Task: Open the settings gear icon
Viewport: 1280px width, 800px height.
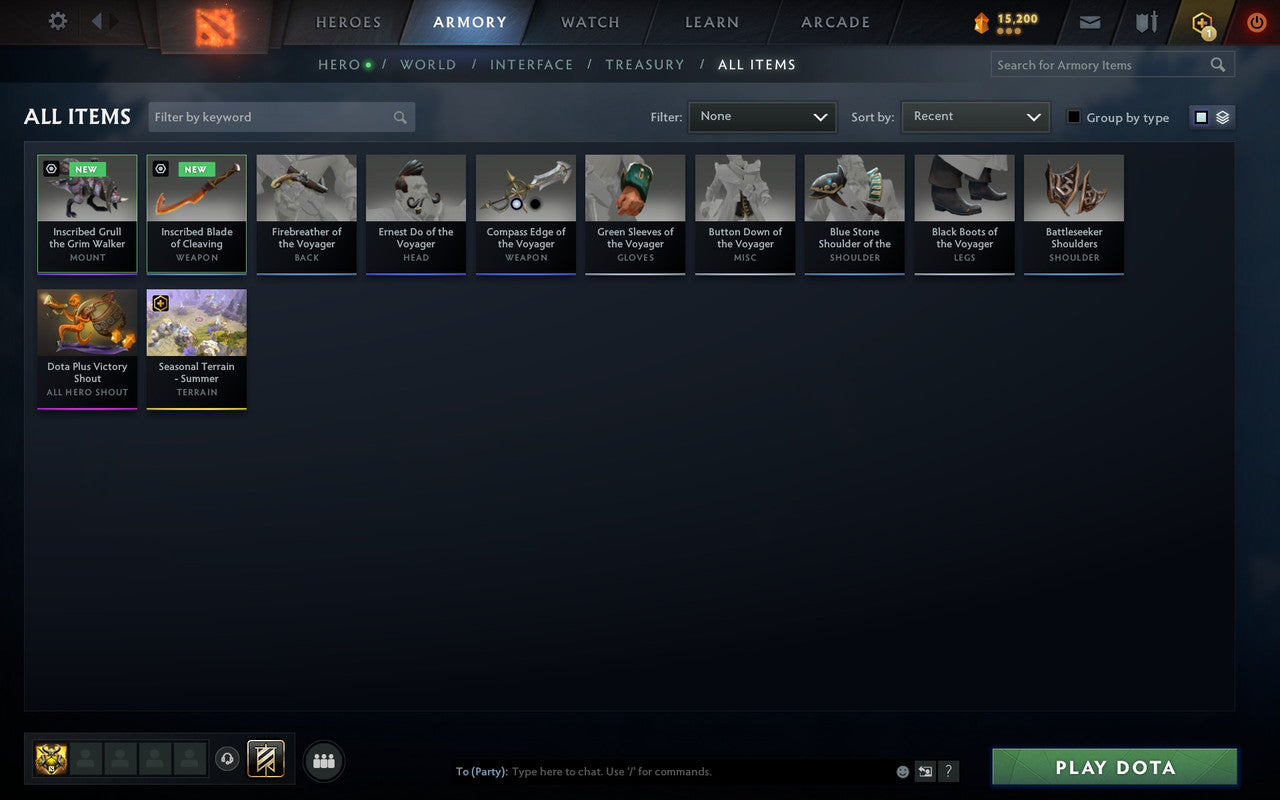Action: pos(57,20)
